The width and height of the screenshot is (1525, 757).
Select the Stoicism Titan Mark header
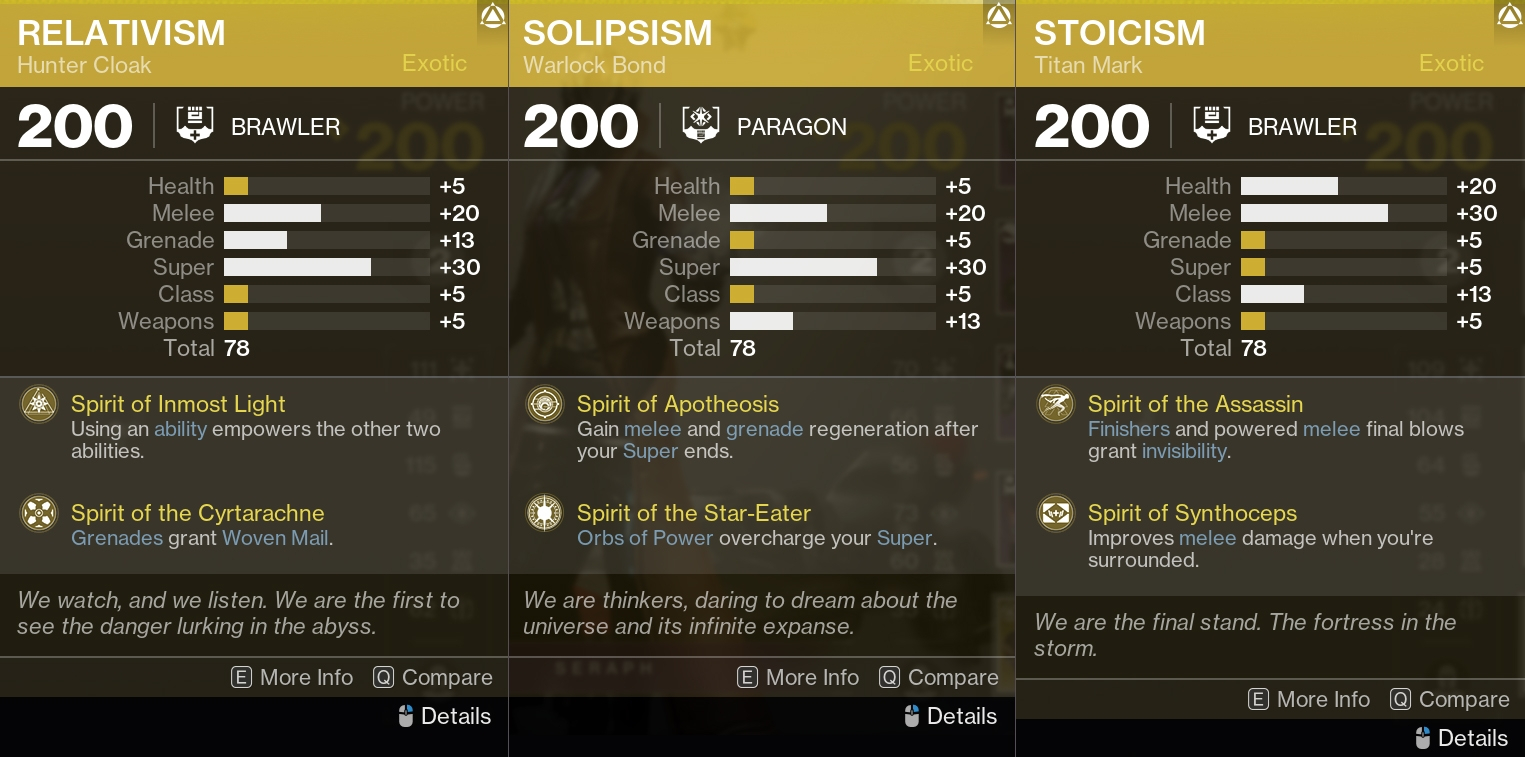pyautogui.click(x=1120, y=33)
